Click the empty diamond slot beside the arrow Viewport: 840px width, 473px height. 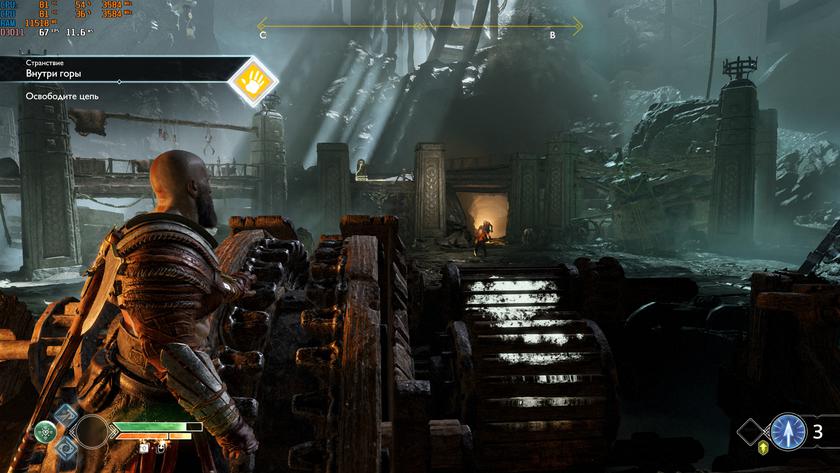click(752, 432)
